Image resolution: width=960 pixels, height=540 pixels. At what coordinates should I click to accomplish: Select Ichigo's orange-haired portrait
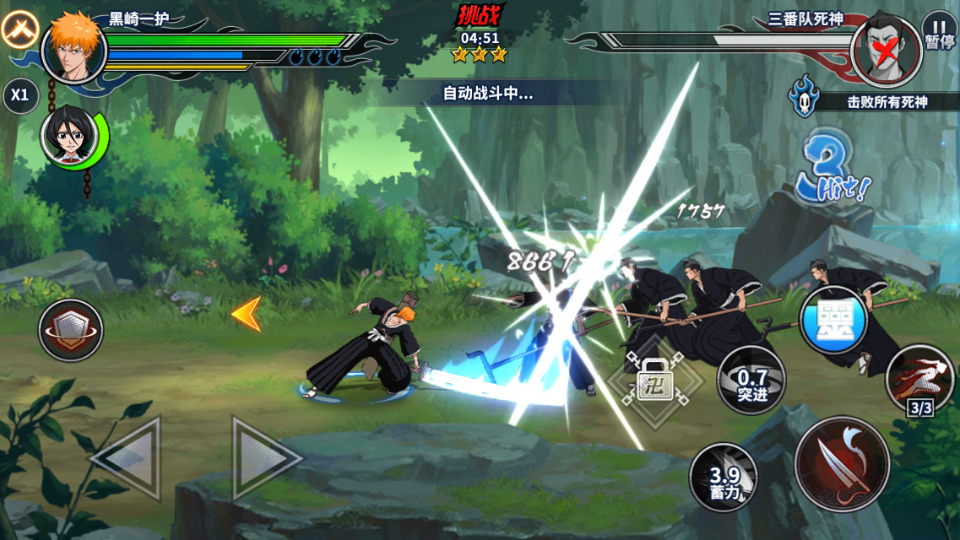(73, 47)
